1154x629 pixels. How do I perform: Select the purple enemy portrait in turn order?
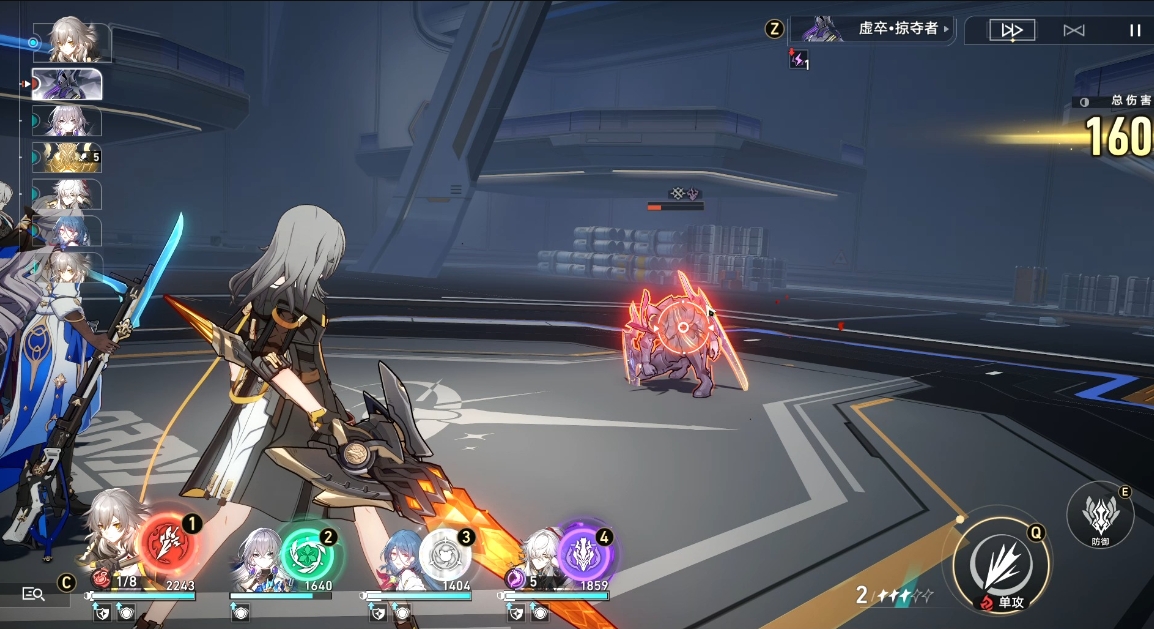click(x=67, y=84)
